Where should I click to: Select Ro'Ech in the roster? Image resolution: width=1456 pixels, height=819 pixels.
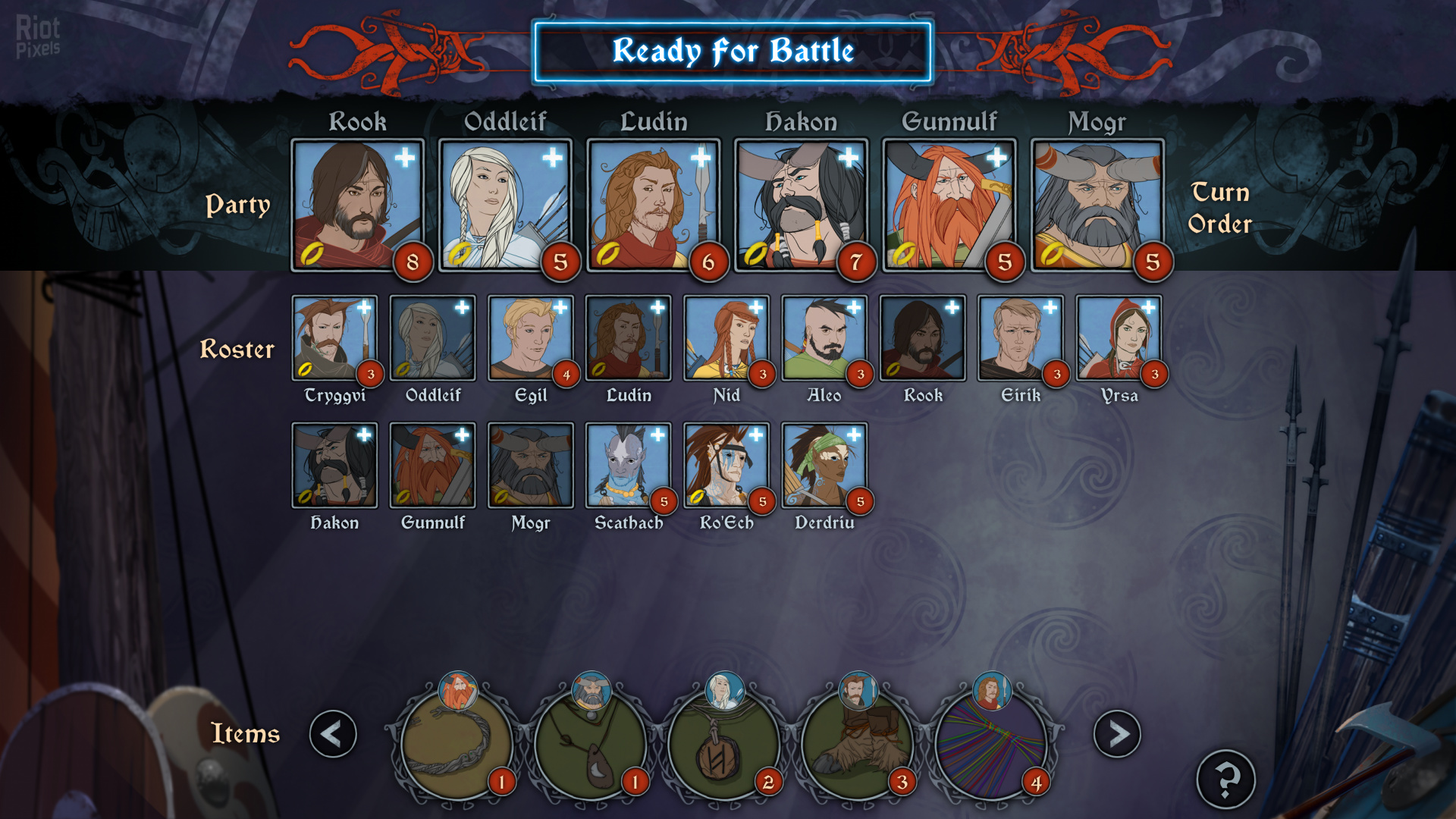pyautogui.click(x=726, y=466)
